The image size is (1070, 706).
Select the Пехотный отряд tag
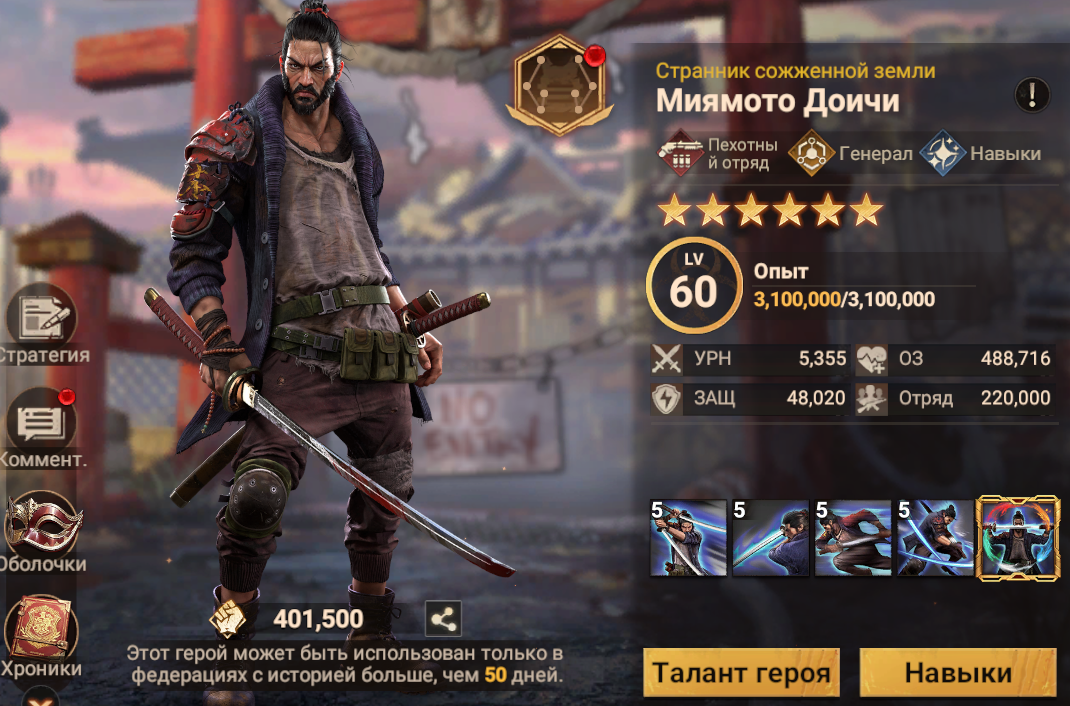[718, 154]
